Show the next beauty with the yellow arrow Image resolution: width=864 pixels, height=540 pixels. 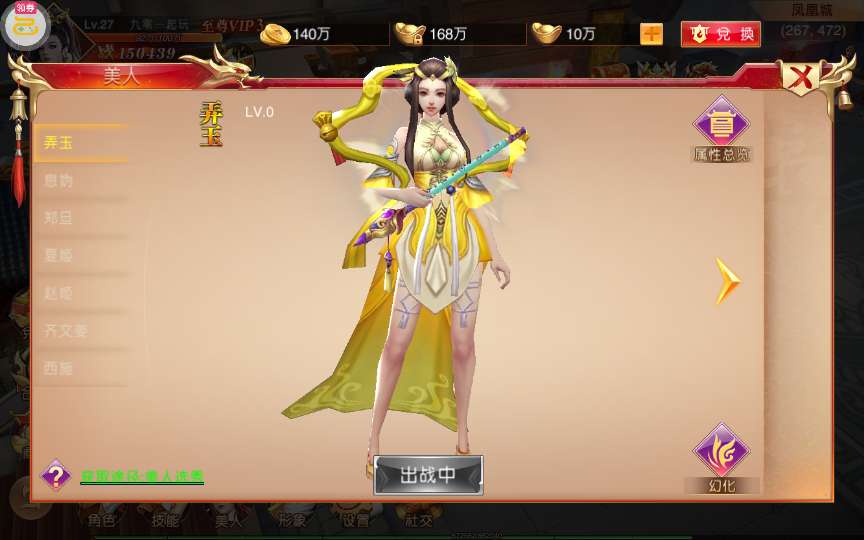(727, 281)
